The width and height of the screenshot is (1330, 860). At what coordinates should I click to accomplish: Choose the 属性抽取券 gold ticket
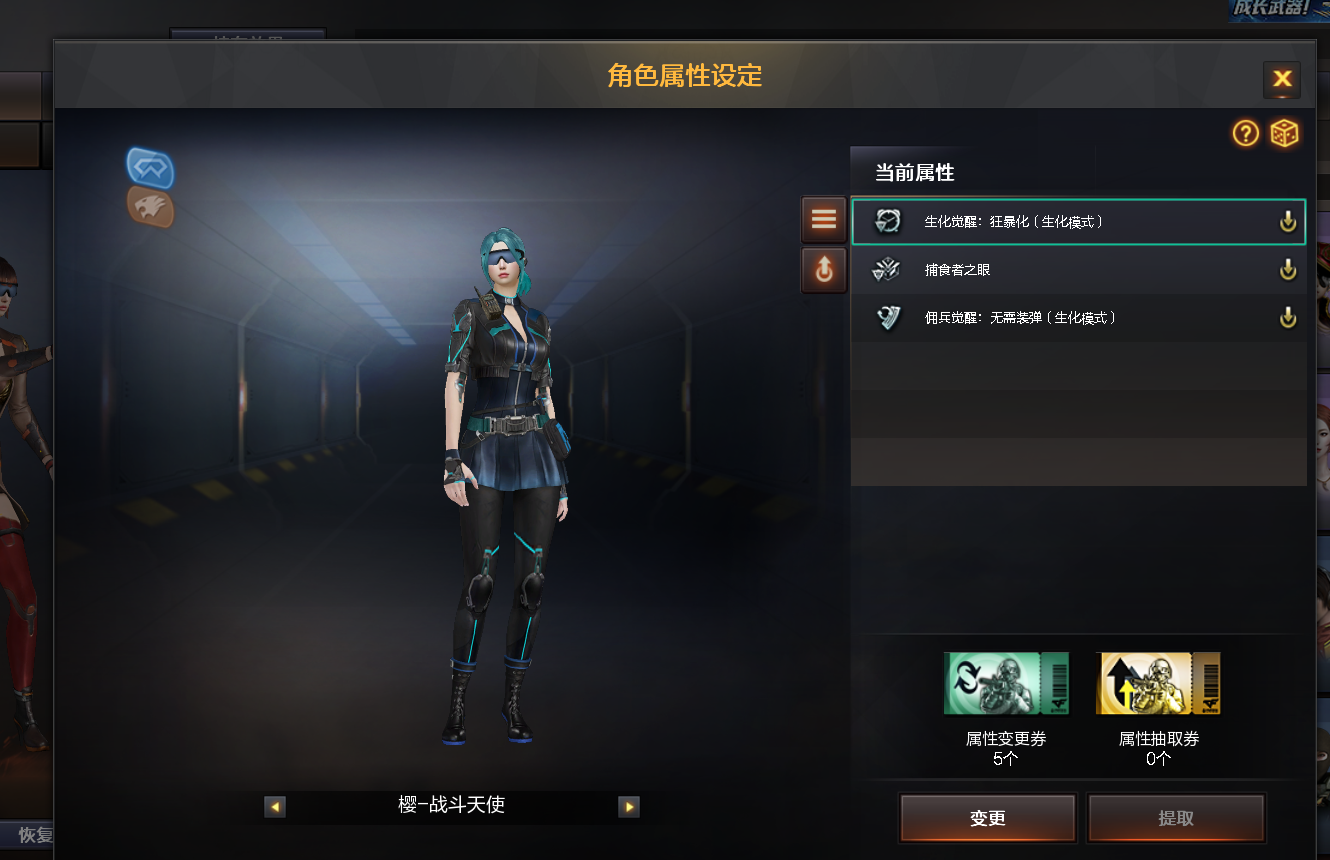tap(1158, 684)
